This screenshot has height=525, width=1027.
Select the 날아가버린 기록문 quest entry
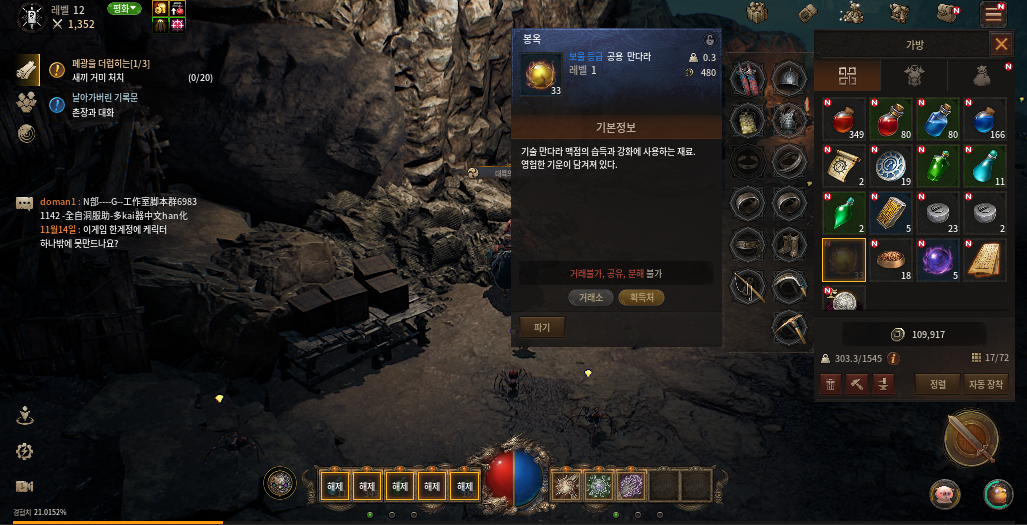[x=105, y=98]
